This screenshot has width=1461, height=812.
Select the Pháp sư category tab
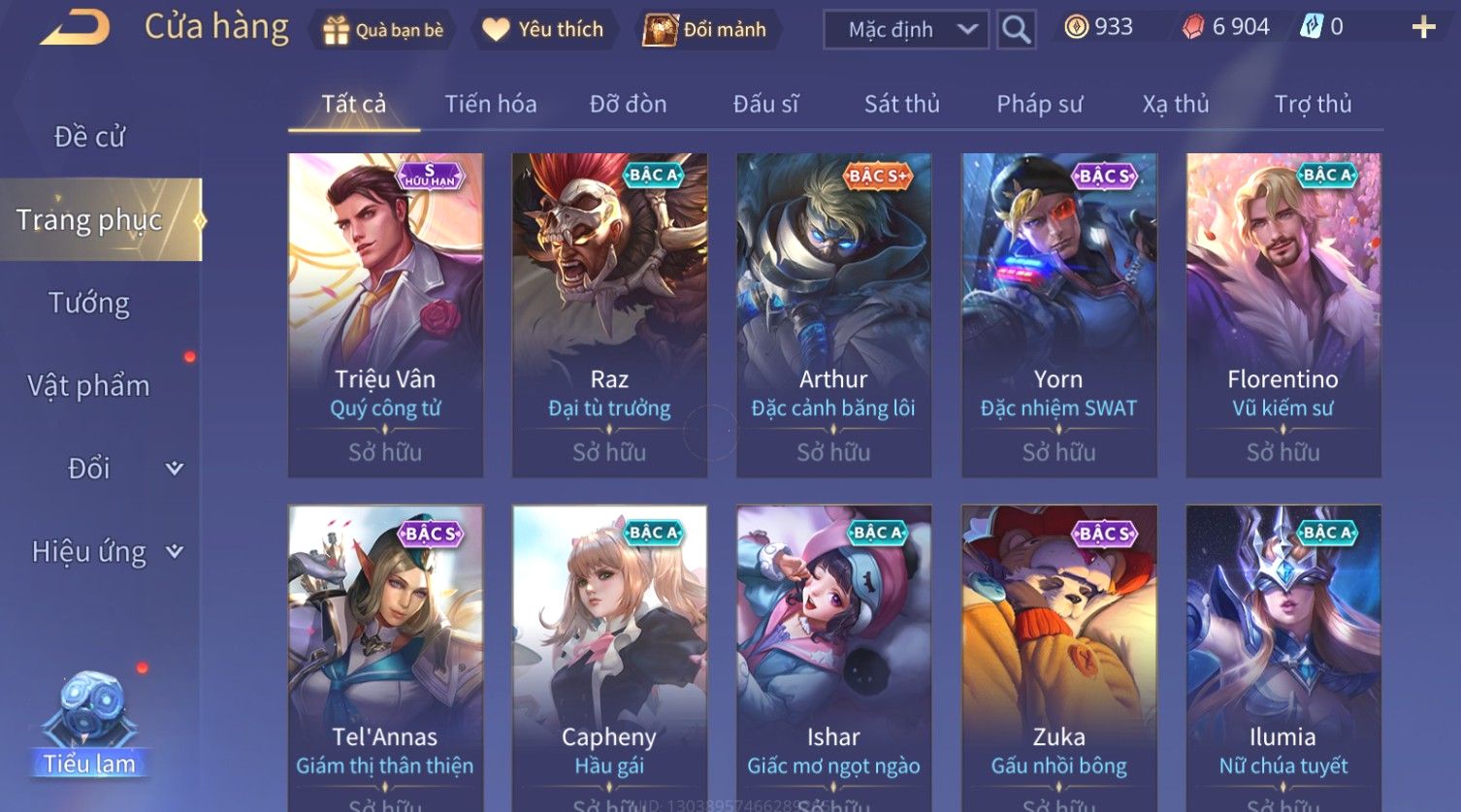click(1039, 104)
